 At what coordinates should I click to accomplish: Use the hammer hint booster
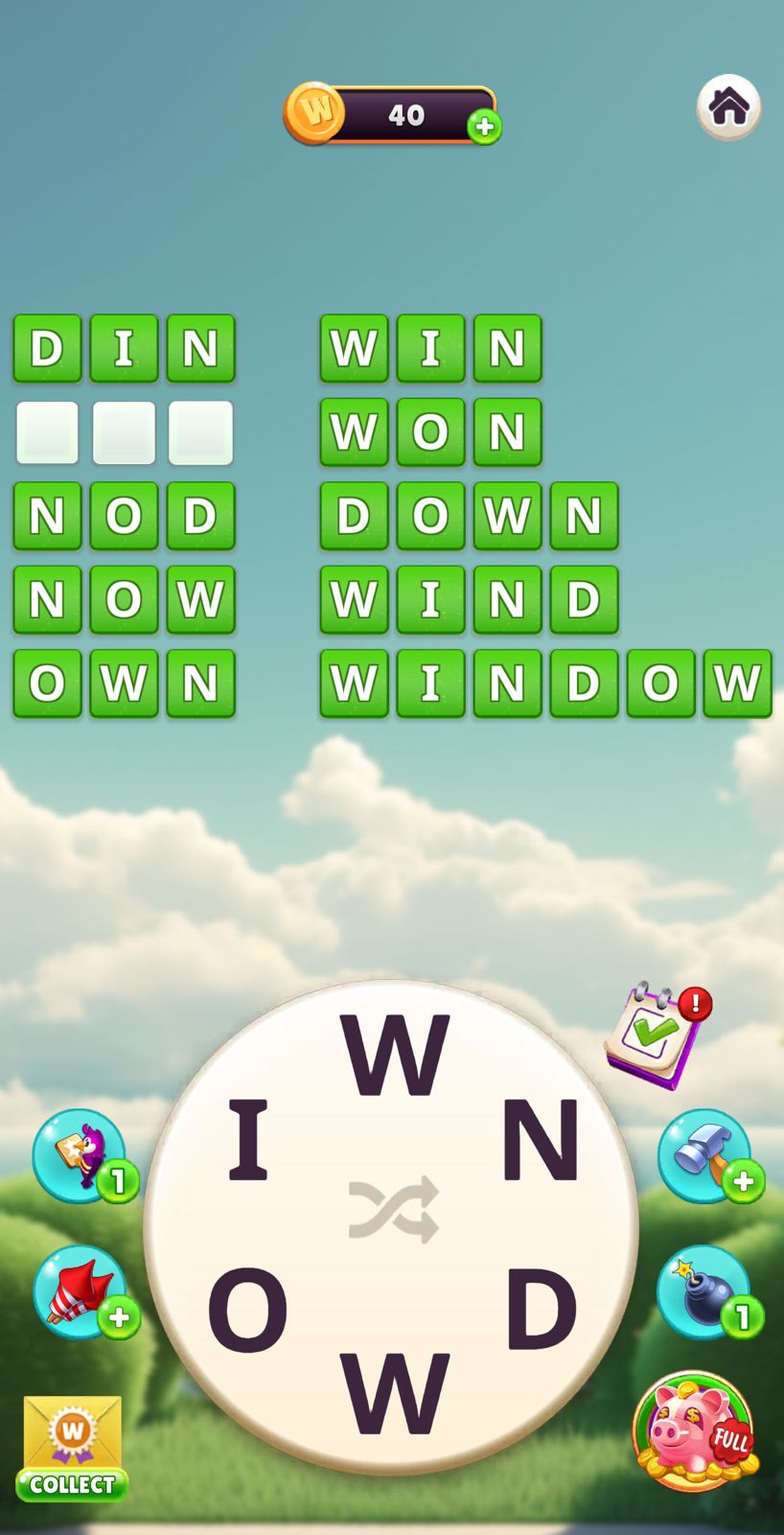[705, 1155]
